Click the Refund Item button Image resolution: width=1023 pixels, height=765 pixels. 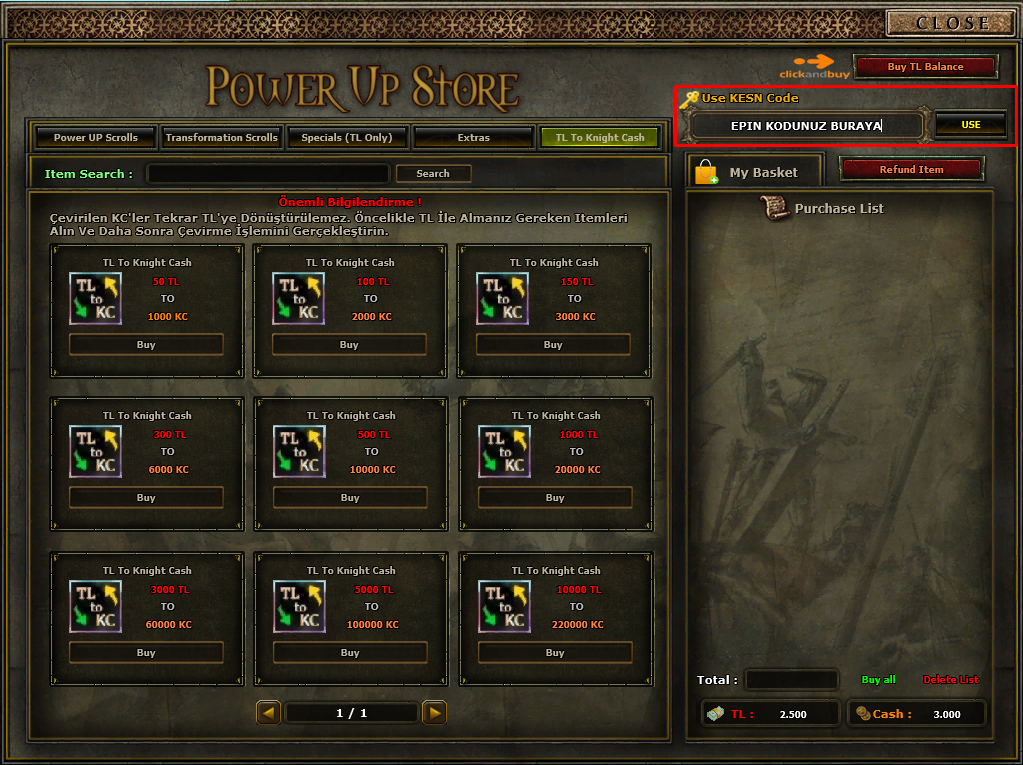click(x=911, y=170)
